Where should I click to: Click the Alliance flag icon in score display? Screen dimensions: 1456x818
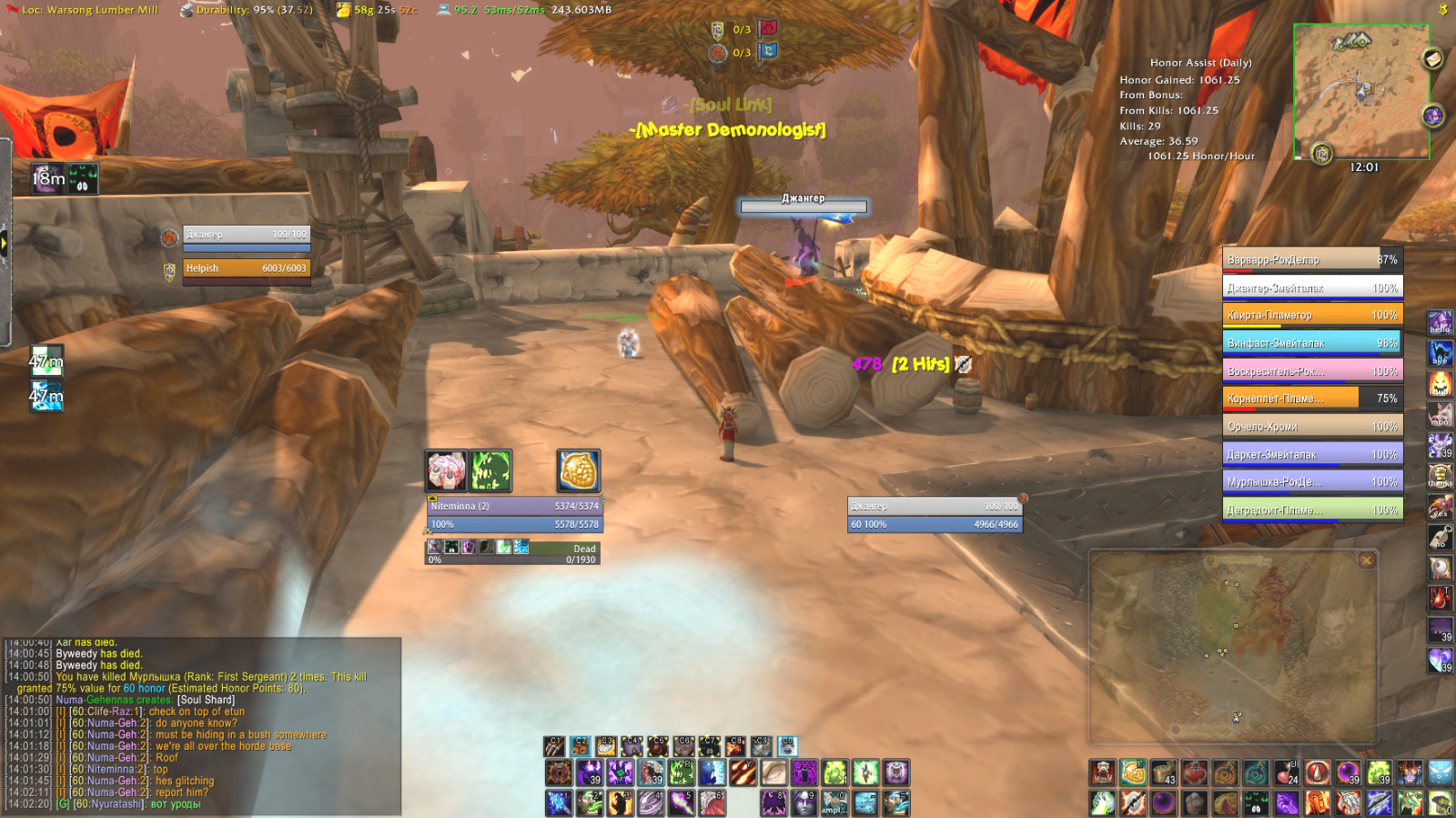767,52
